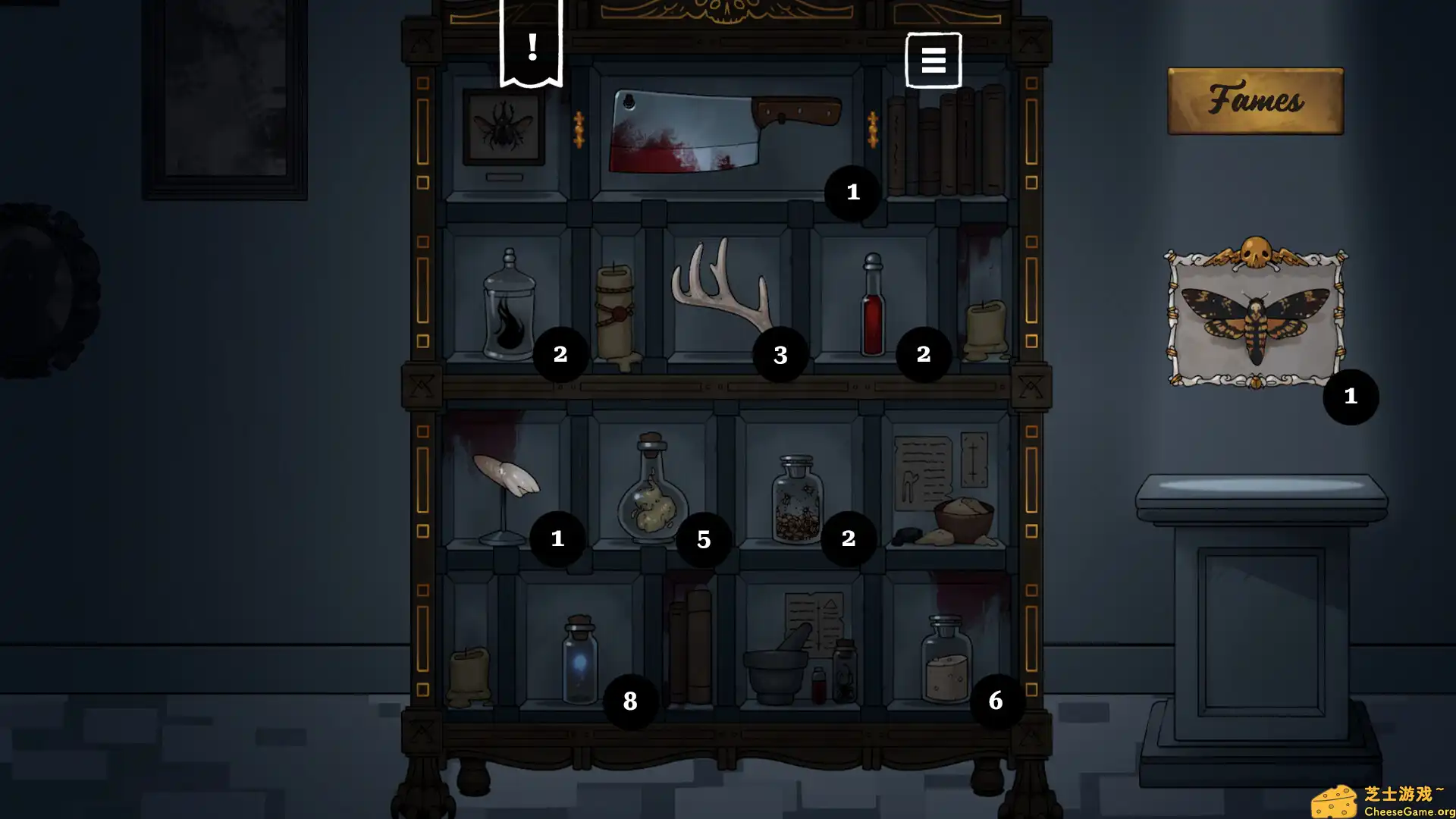The height and width of the screenshot is (819, 1456).
Task: Click badge 6 beside the white powder jar
Action: pos(996,701)
